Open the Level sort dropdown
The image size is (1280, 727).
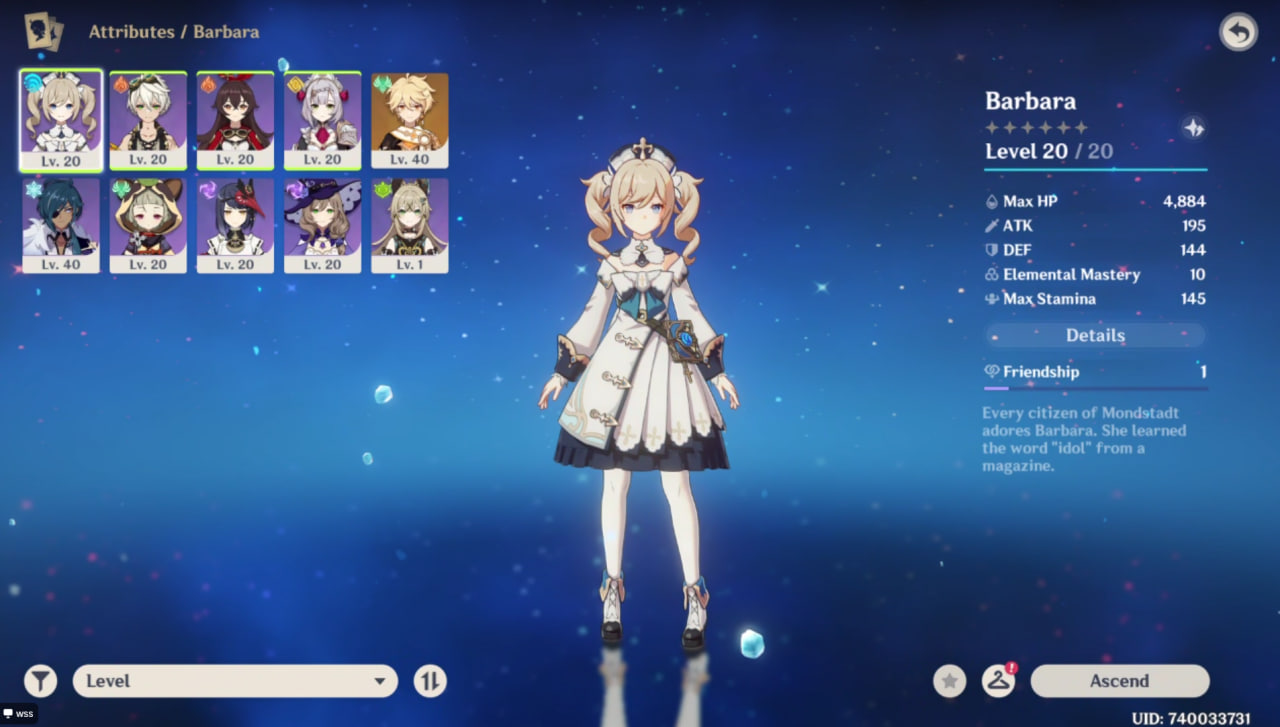(x=235, y=681)
